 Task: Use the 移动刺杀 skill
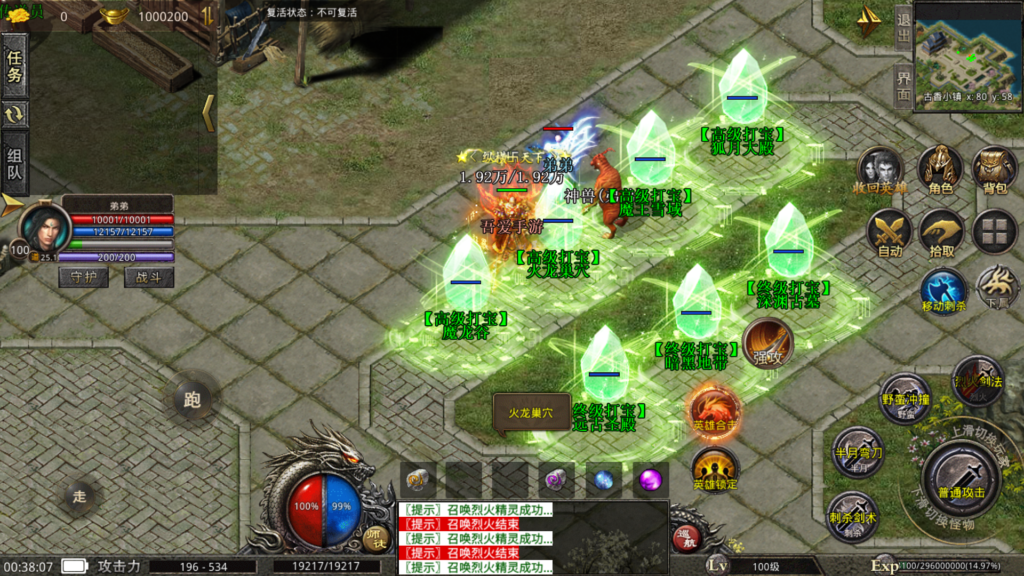(943, 290)
